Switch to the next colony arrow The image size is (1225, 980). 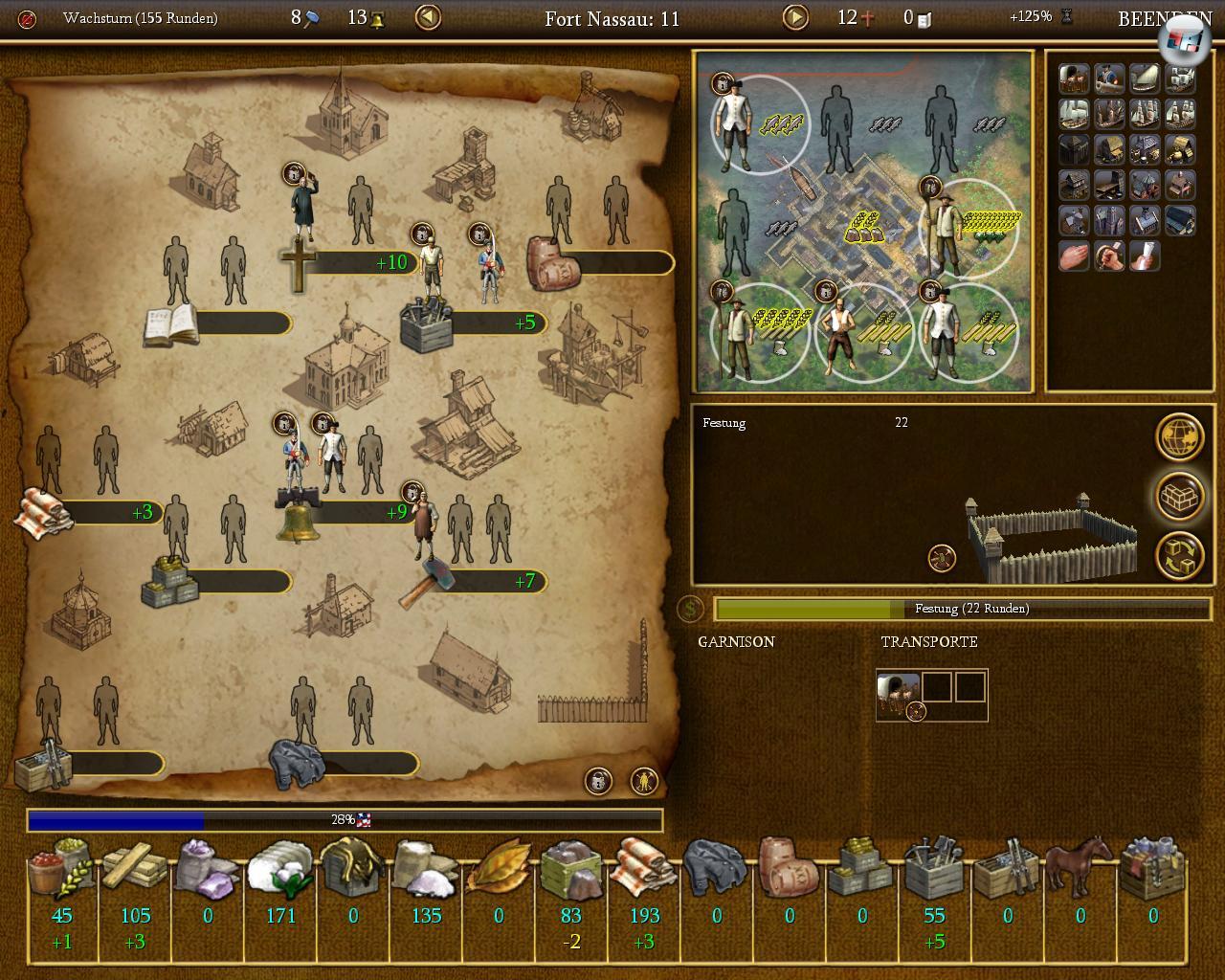[x=795, y=17]
